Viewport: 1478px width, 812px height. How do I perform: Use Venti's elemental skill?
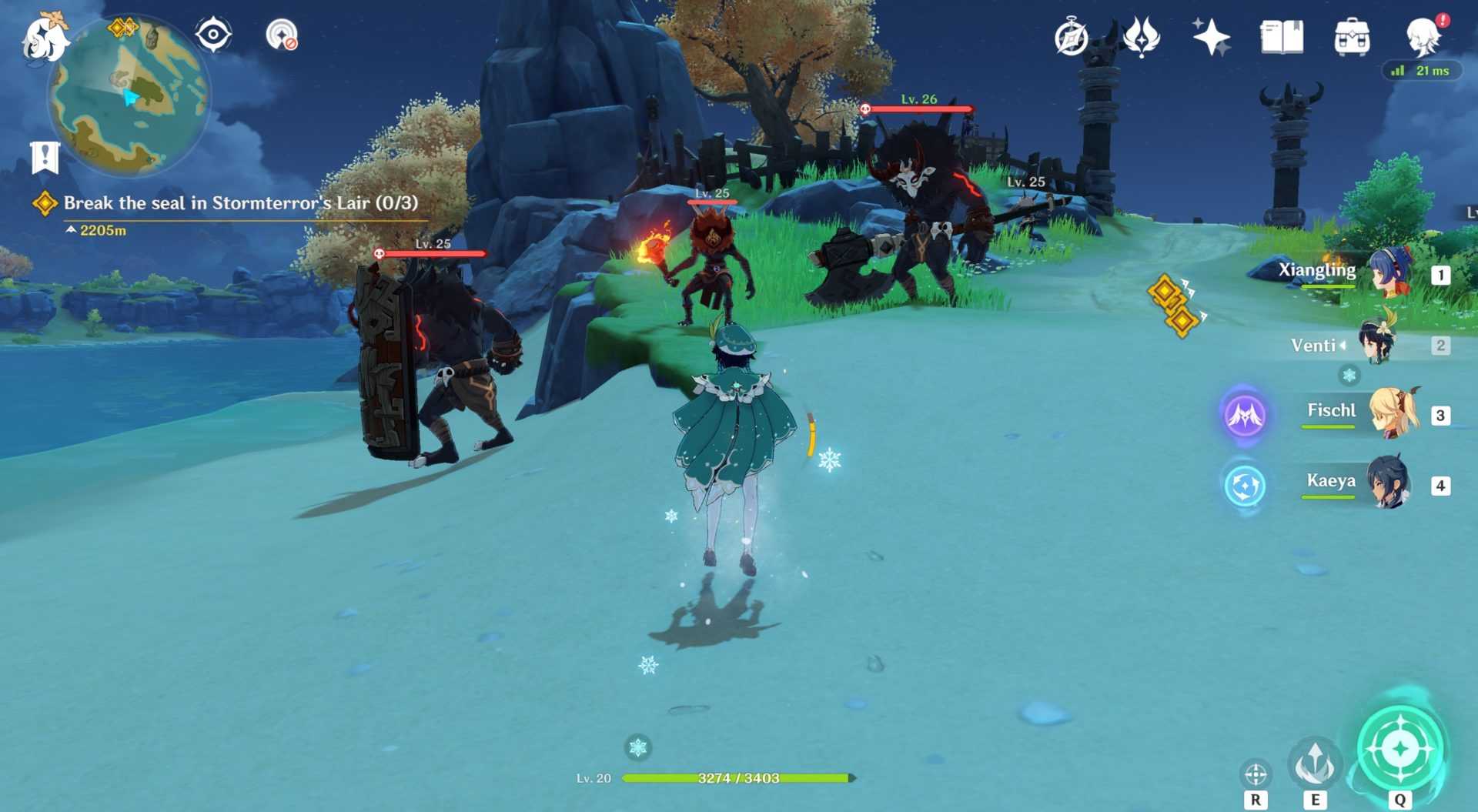[x=1315, y=762]
